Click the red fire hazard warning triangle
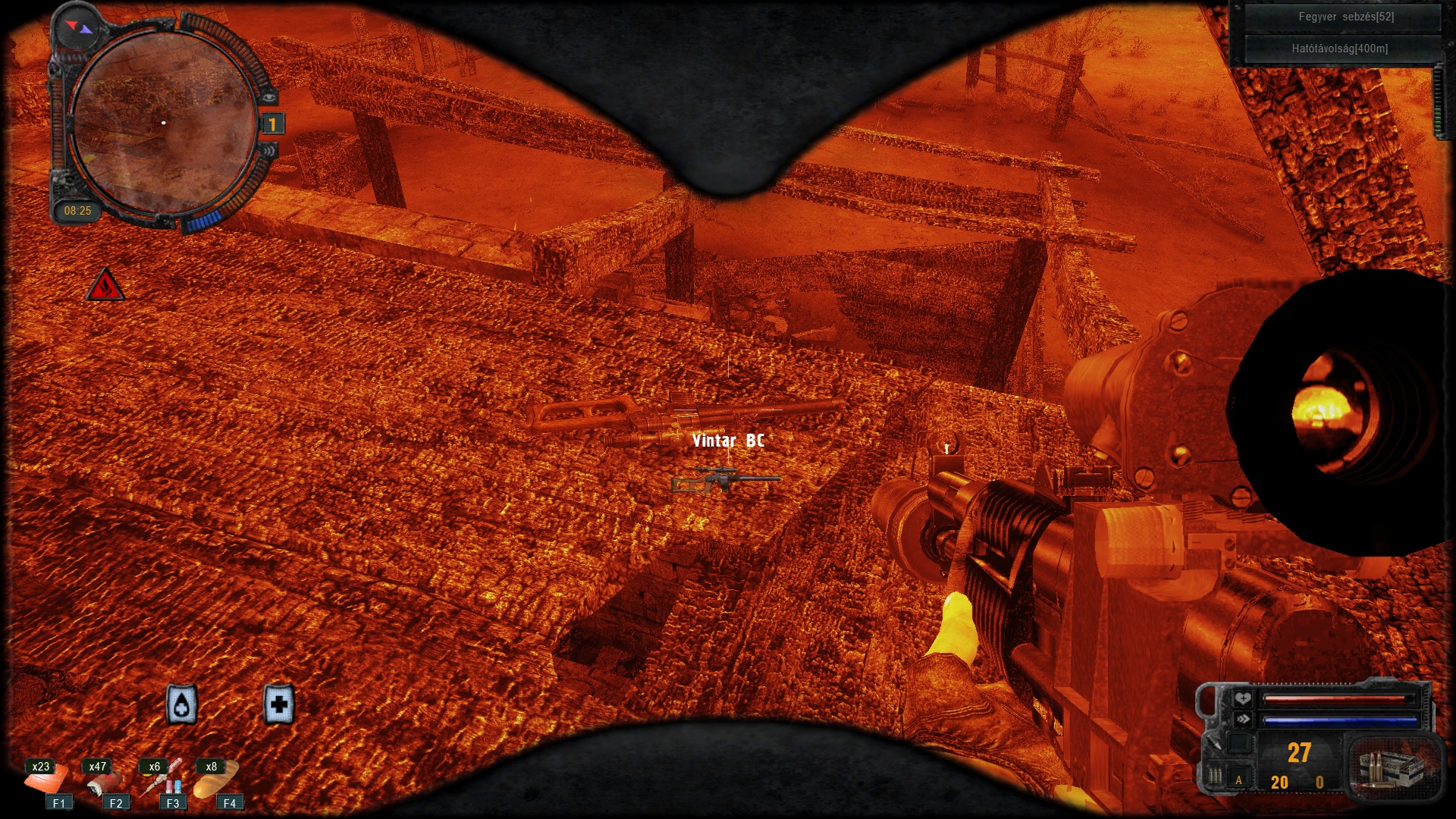This screenshot has width=1456, height=819. tap(105, 286)
